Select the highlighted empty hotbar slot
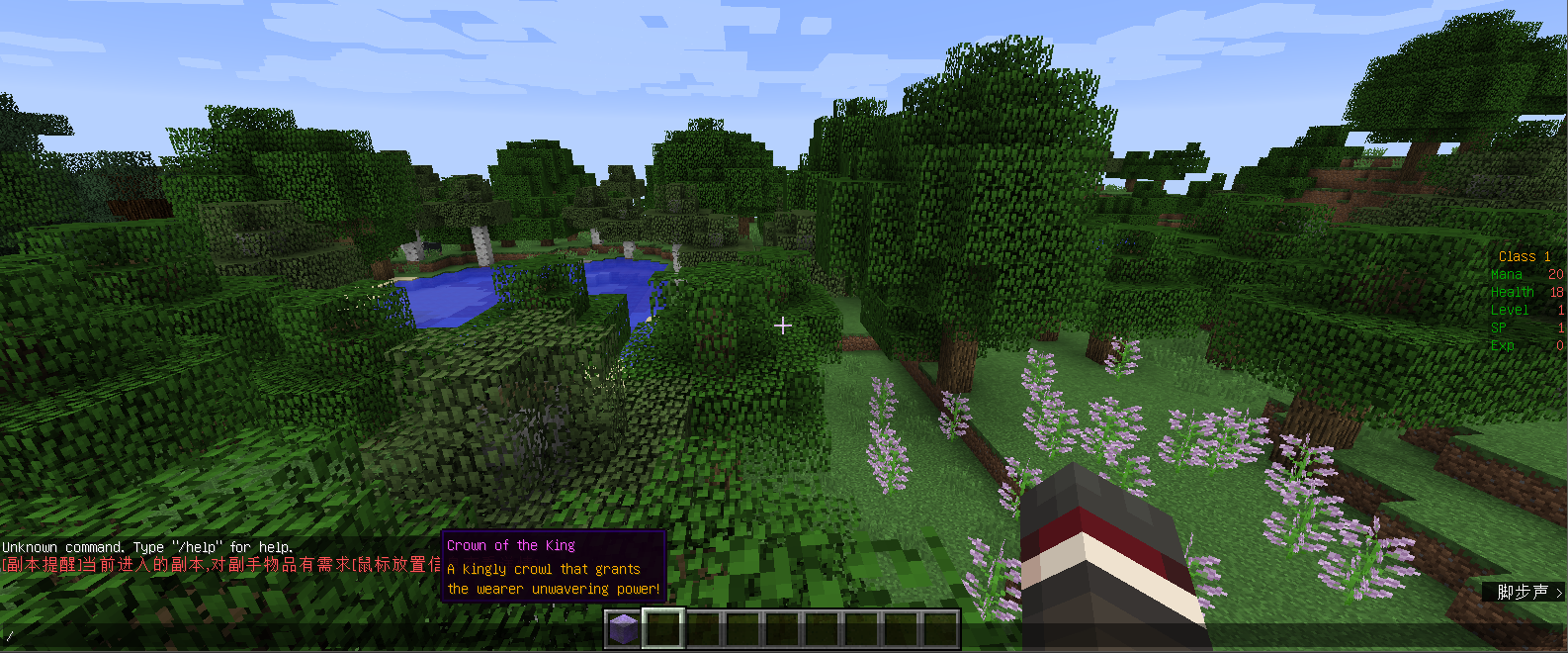 click(x=663, y=629)
